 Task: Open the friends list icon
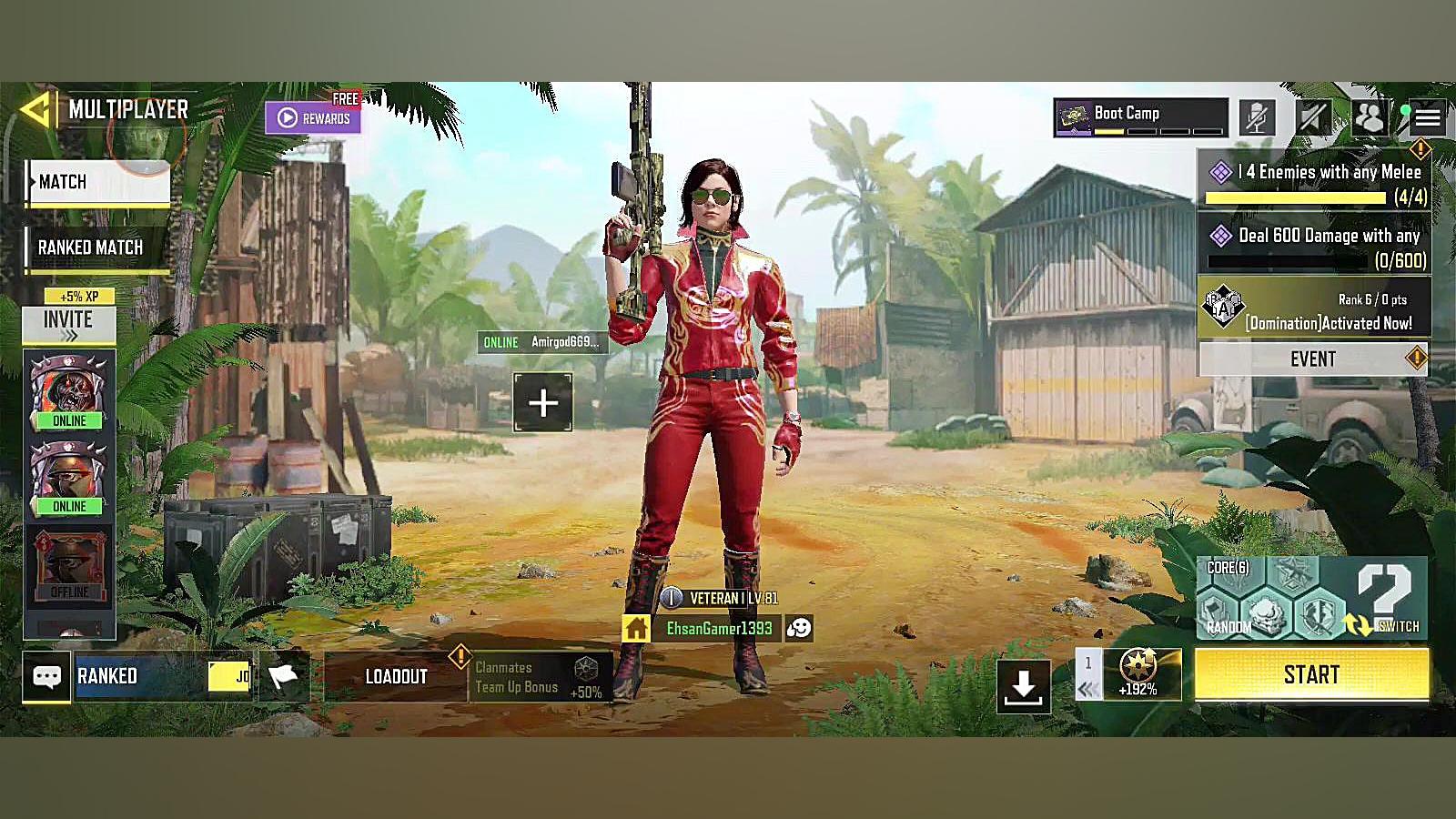1369,117
